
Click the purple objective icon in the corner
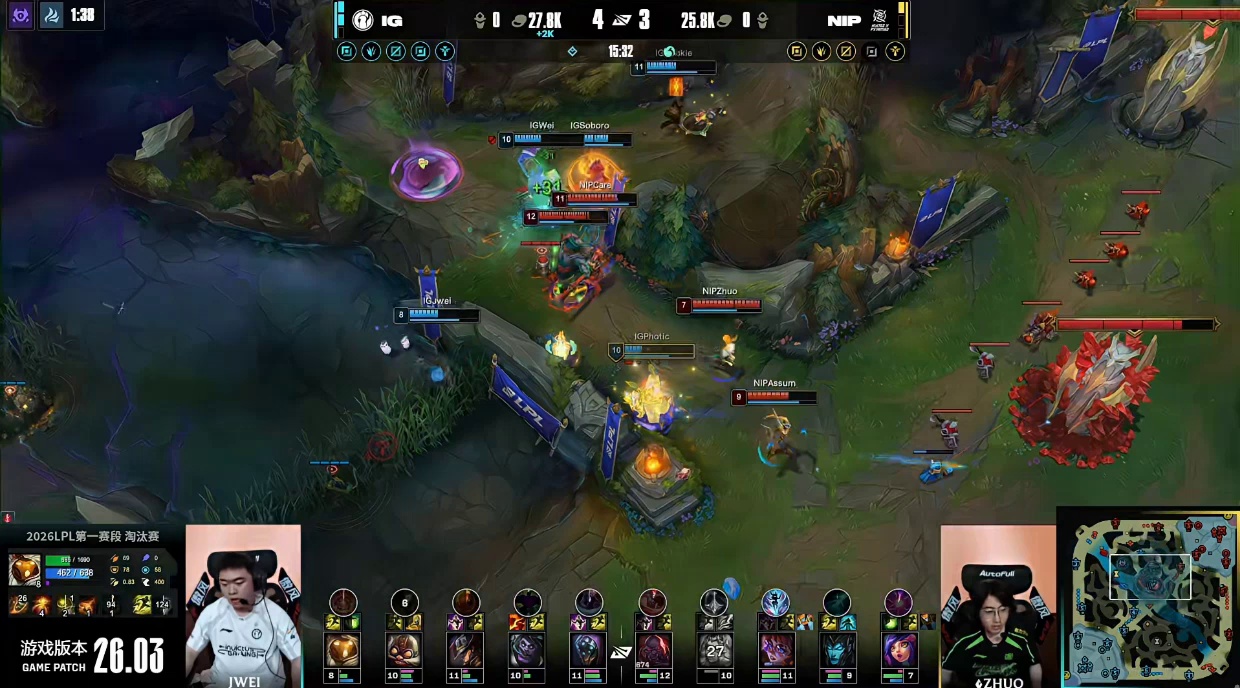tap(19, 16)
